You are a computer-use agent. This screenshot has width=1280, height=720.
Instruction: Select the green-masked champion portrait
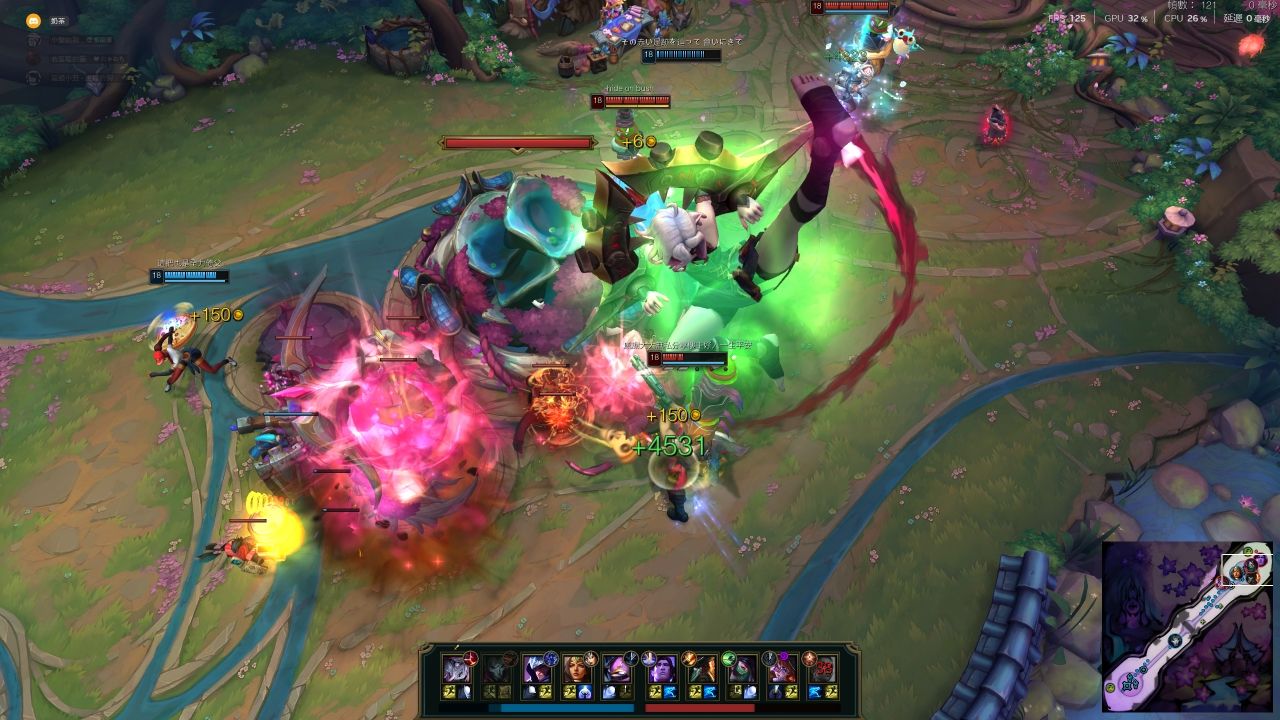(x=742, y=669)
